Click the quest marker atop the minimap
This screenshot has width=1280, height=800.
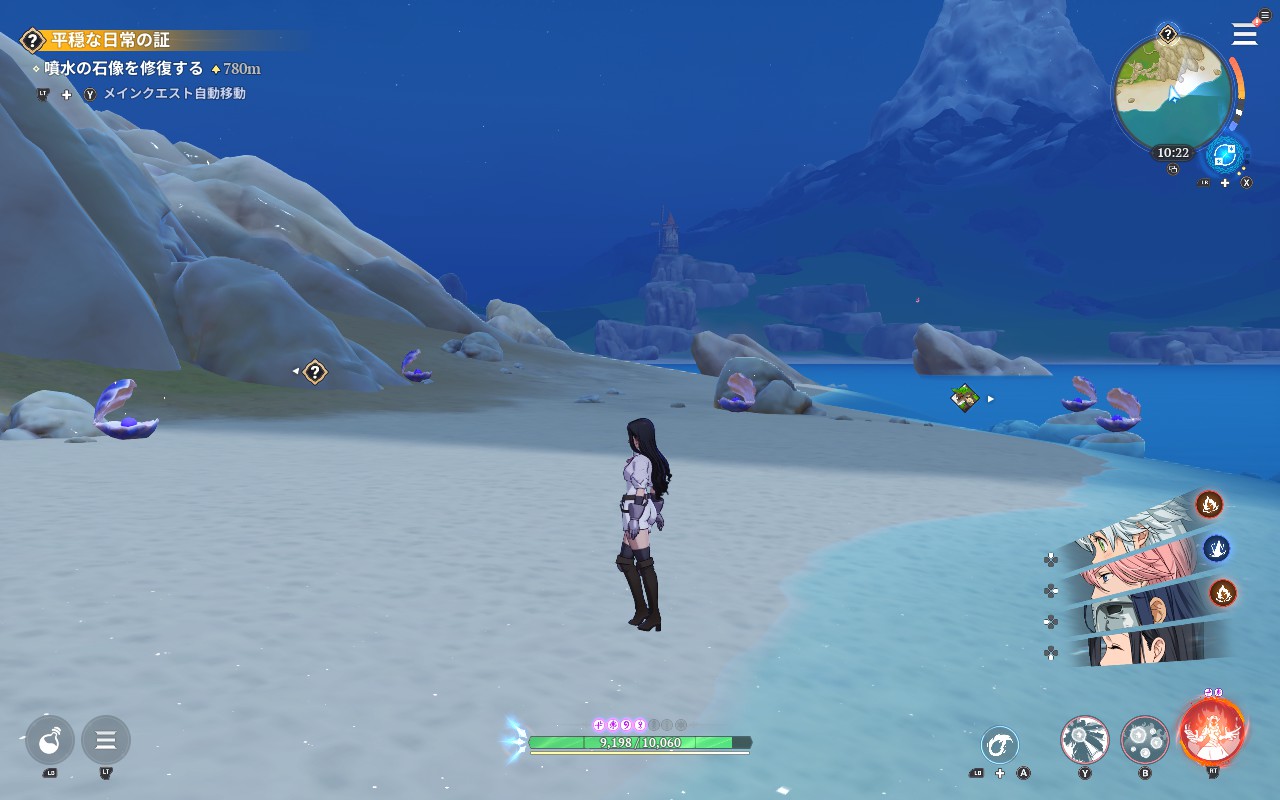coord(1168,35)
